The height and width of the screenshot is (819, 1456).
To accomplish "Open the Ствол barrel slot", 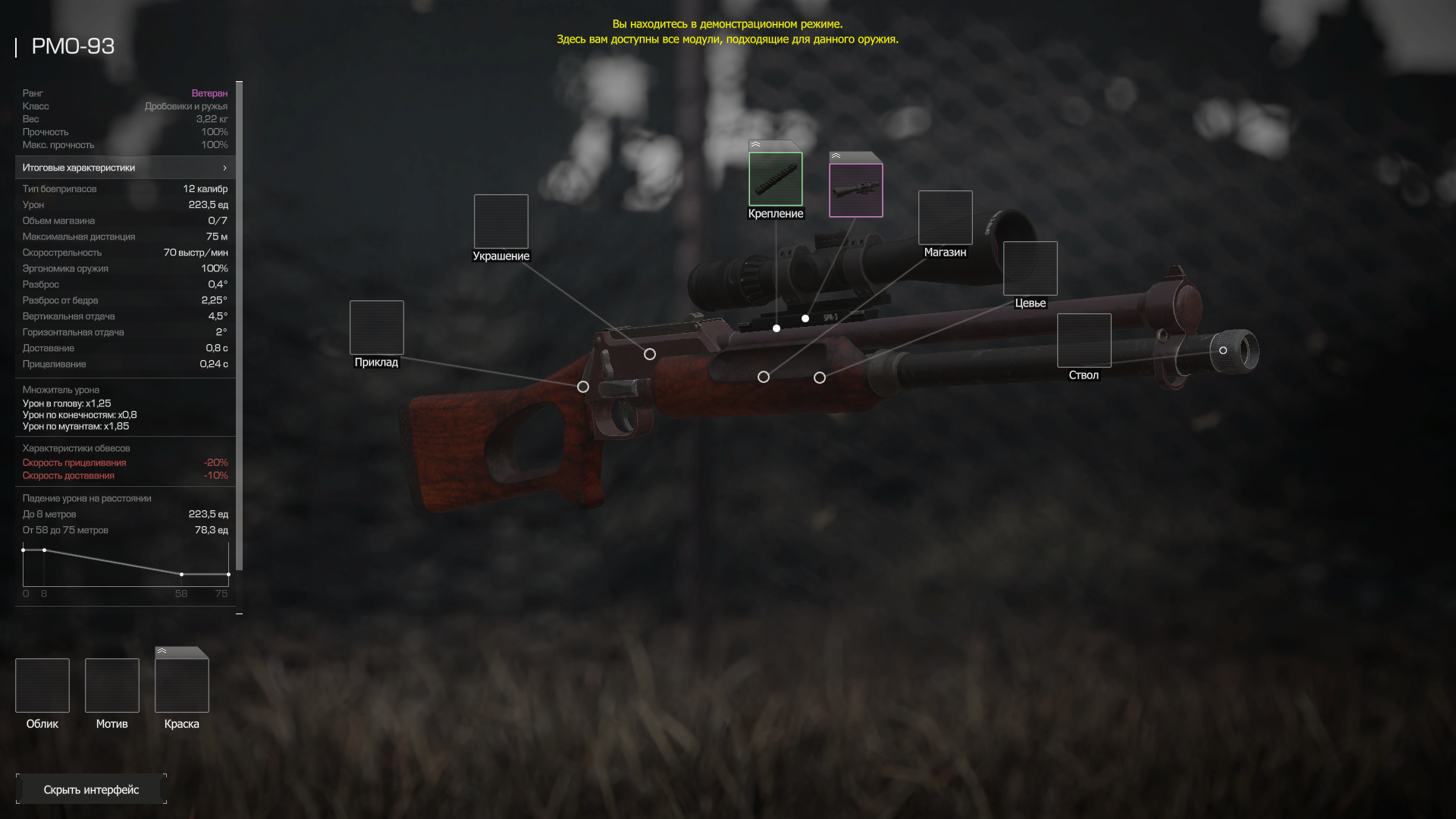I will click(x=1084, y=340).
